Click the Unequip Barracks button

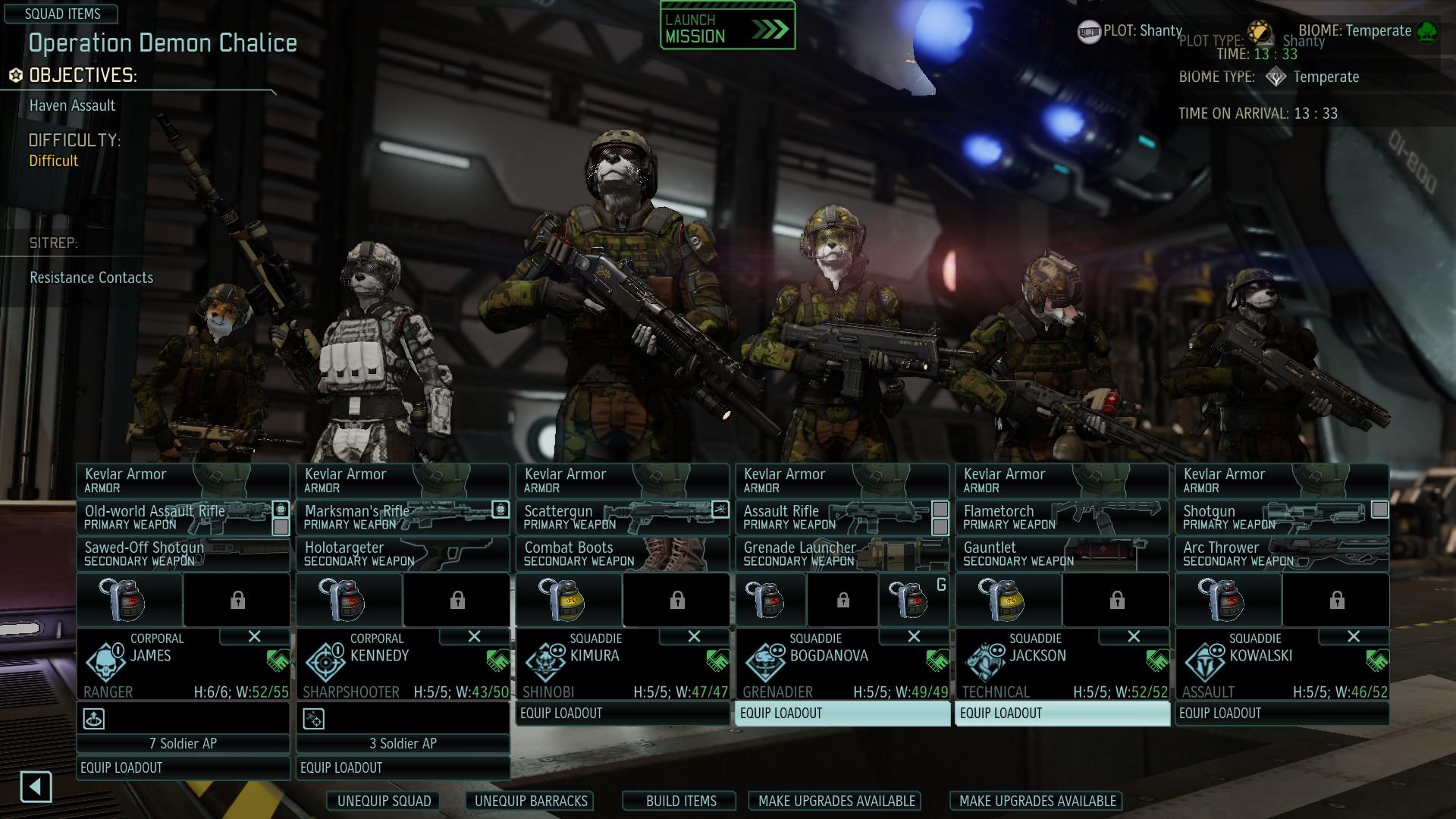[x=531, y=801]
